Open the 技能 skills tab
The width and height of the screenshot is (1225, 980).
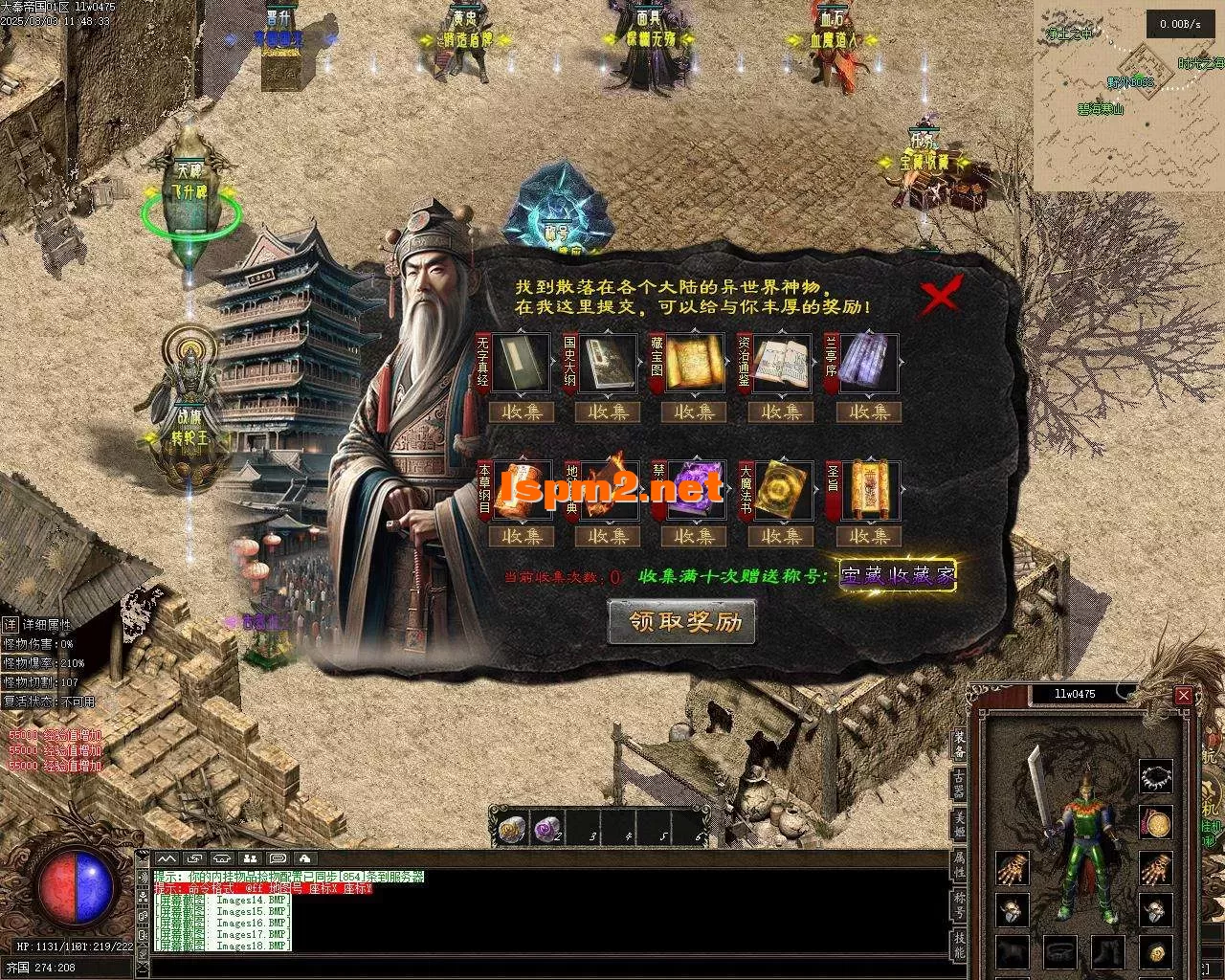959,944
